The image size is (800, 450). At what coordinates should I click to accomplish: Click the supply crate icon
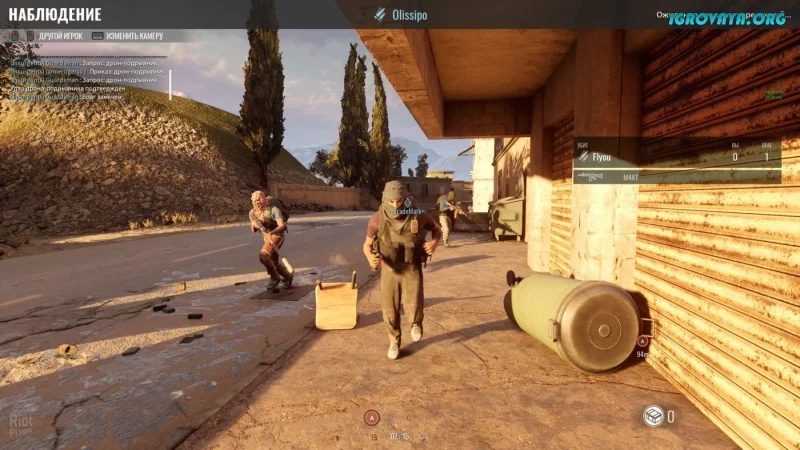tap(653, 416)
